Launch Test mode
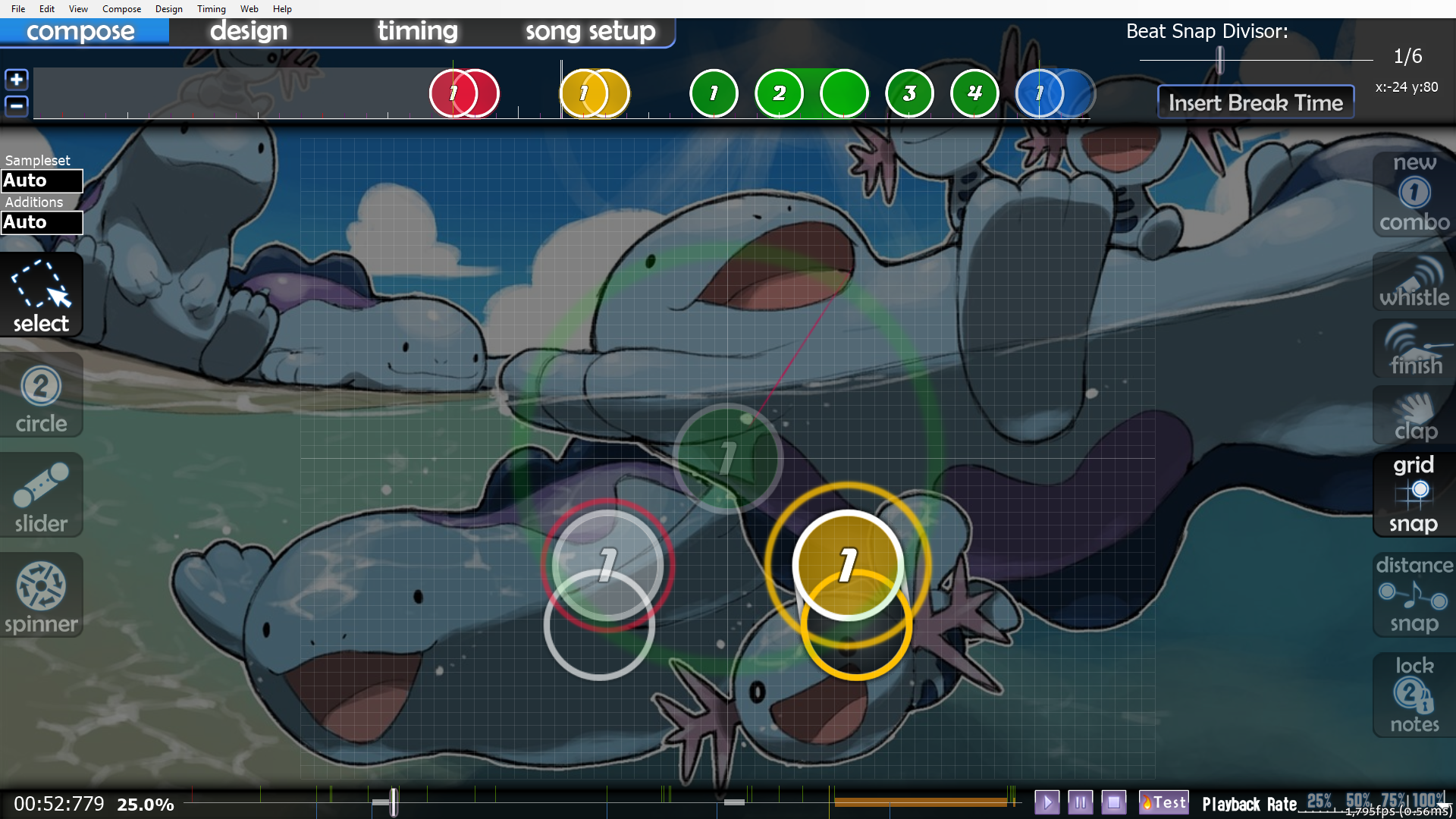This screenshot has height=819, width=1456. coord(1164,802)
